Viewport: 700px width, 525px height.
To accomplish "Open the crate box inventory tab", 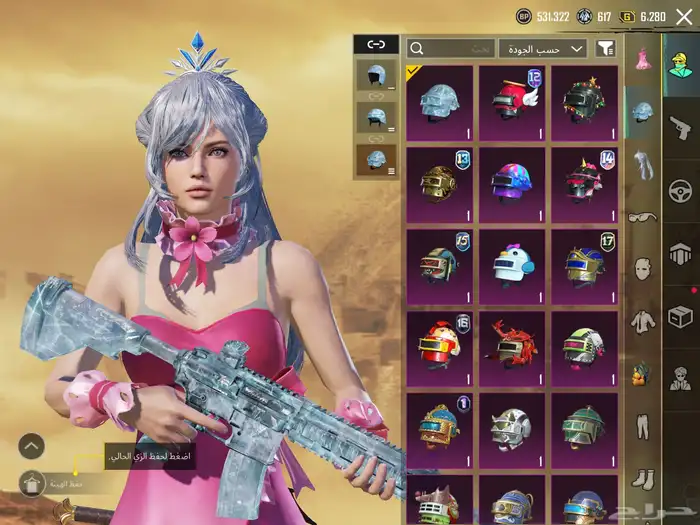I will point(680,317).
